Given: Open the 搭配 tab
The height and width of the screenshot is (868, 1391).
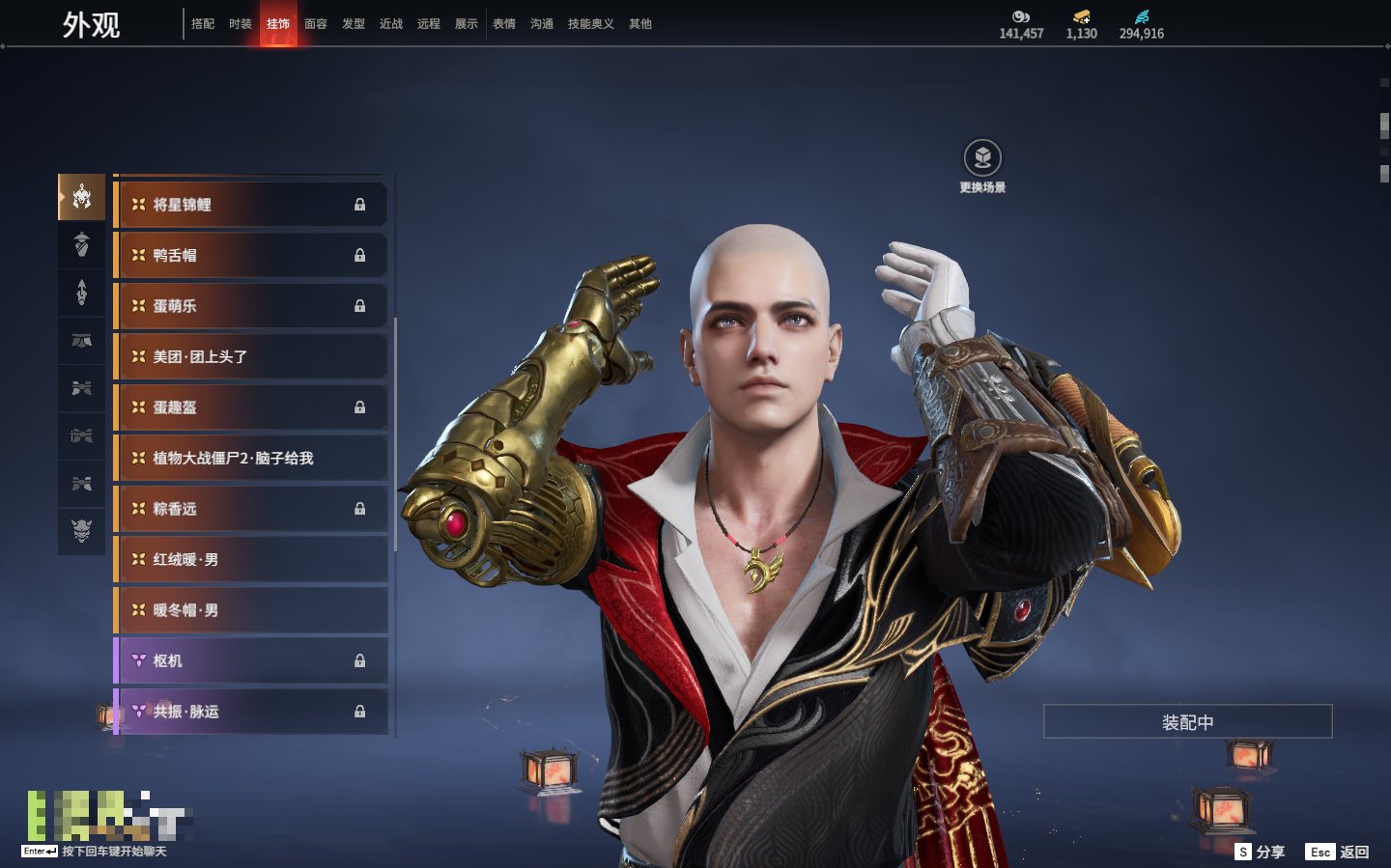Looking at the screenshot, I should pos(203,24).
